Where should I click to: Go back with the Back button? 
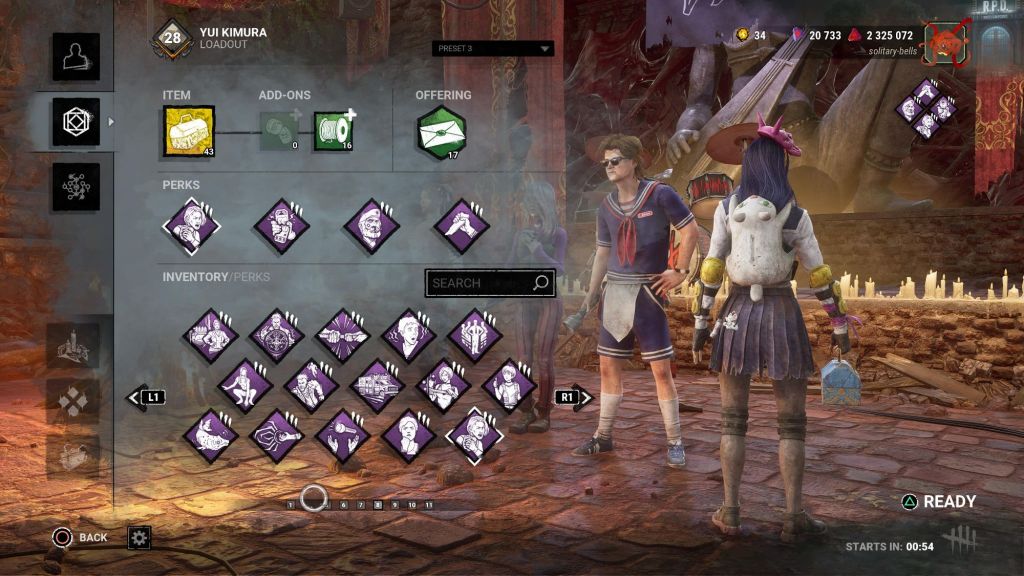(80, 538)
